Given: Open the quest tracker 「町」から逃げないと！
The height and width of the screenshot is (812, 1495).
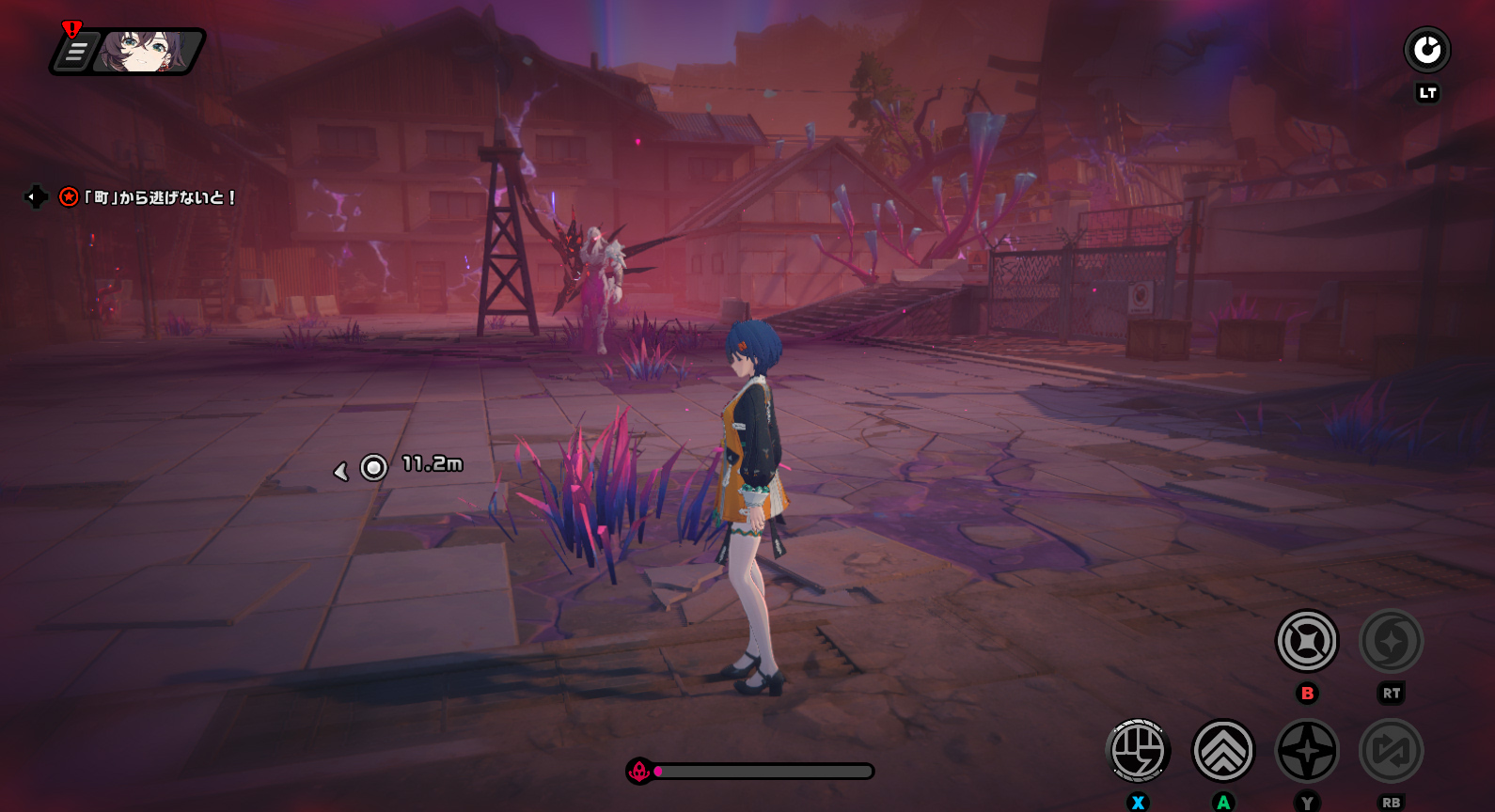Looking at the screenshot, I should tap(160, 197).
